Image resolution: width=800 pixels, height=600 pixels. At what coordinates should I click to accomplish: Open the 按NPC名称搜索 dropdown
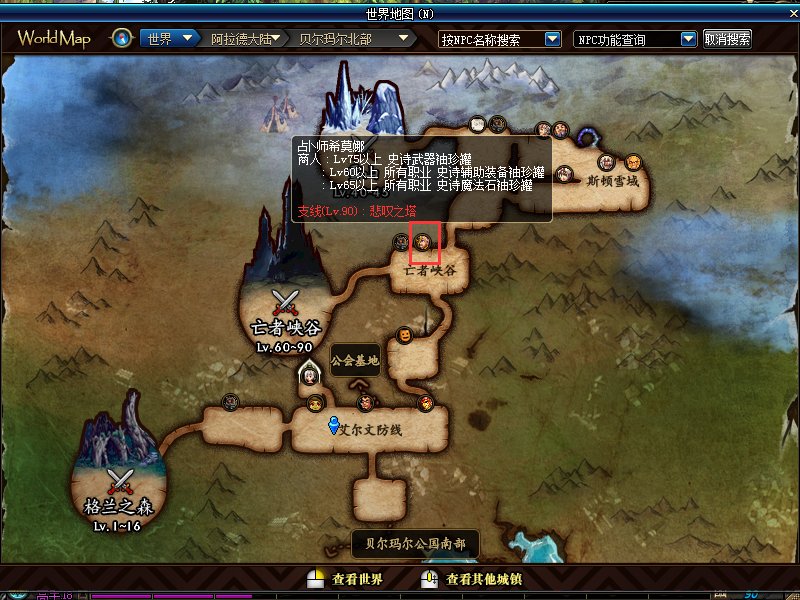(552, 39)
